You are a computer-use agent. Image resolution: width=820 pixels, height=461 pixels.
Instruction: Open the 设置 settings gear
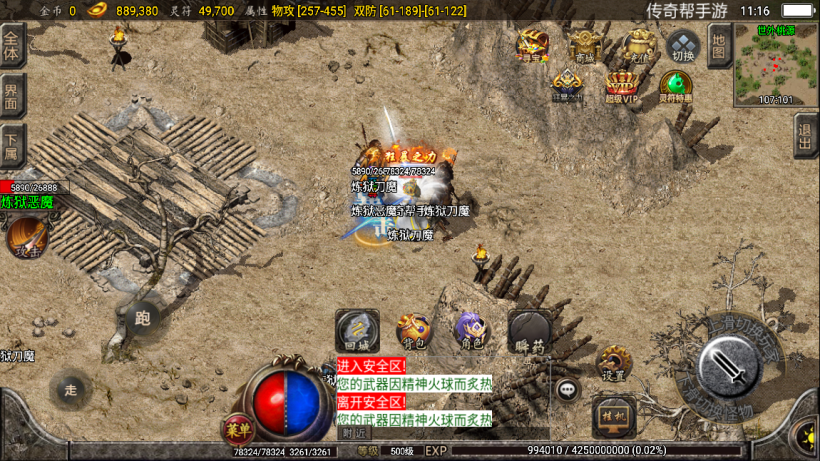point(613,363)
